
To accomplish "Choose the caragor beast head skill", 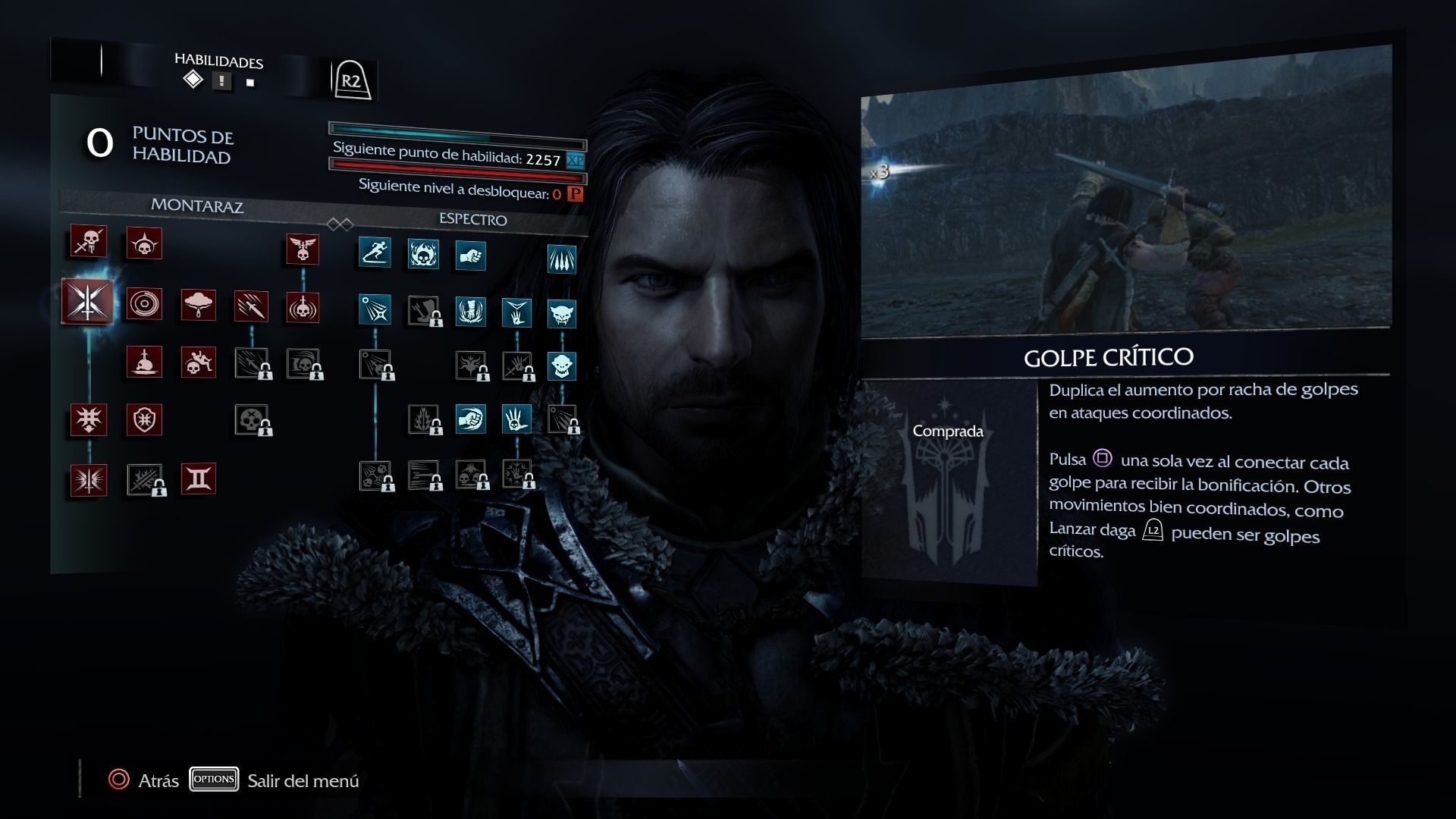I will click(x=562, y=313).
